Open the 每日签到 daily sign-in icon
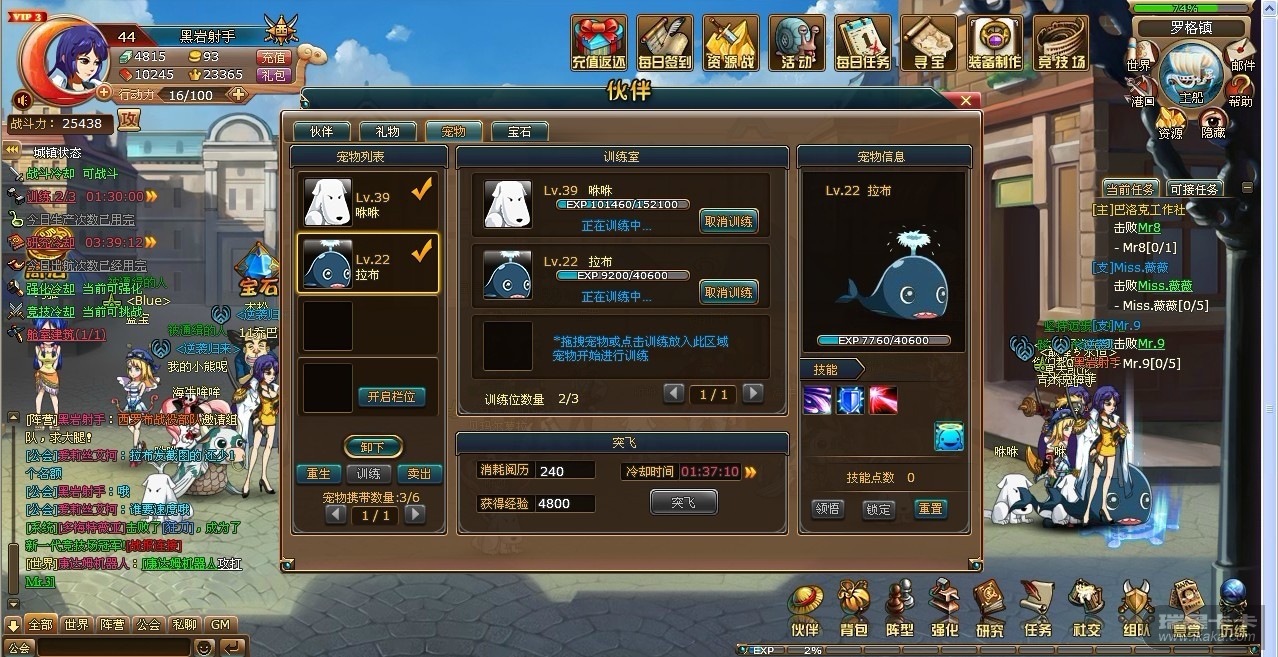The height and width of the screenshot is (657, 1278). coord(664,42)
